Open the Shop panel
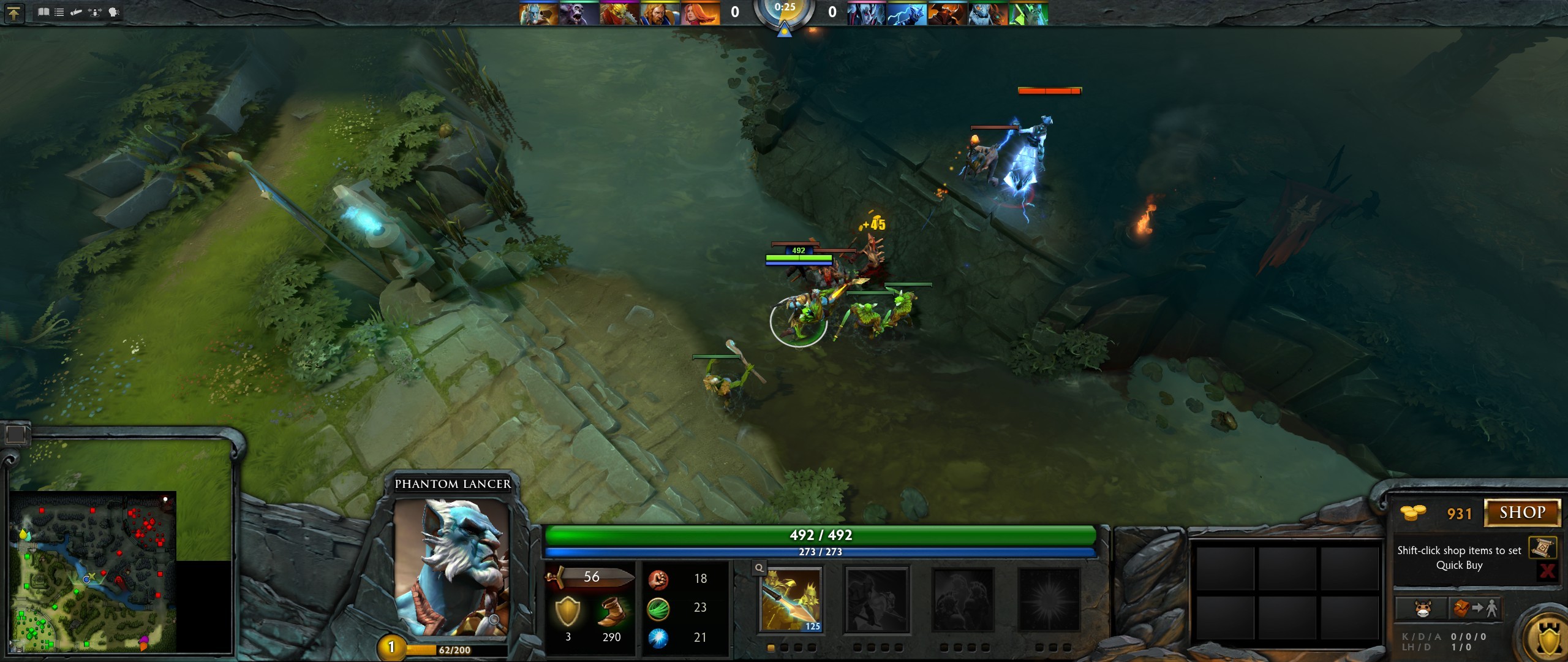This screenshot has height=662, width=1568. [x=1522, y=512]
